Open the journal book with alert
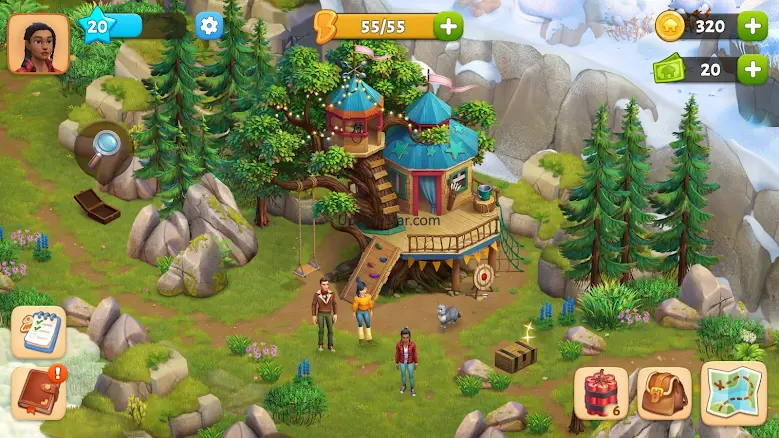This screenshot has height=438, width=779. [x=38, y=392]
